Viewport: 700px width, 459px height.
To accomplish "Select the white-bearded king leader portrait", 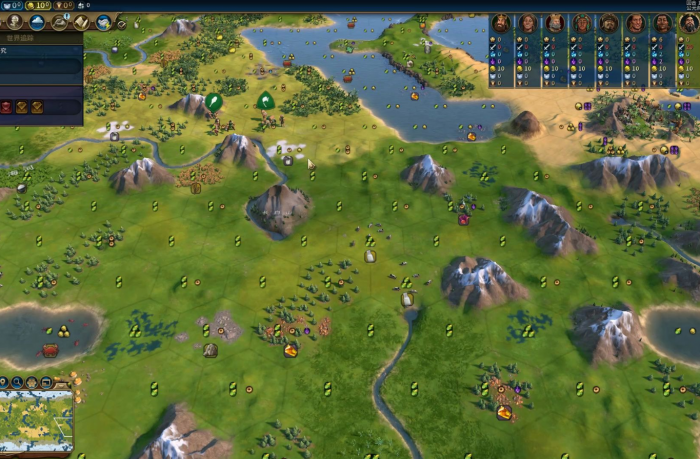I will (555, 23).
